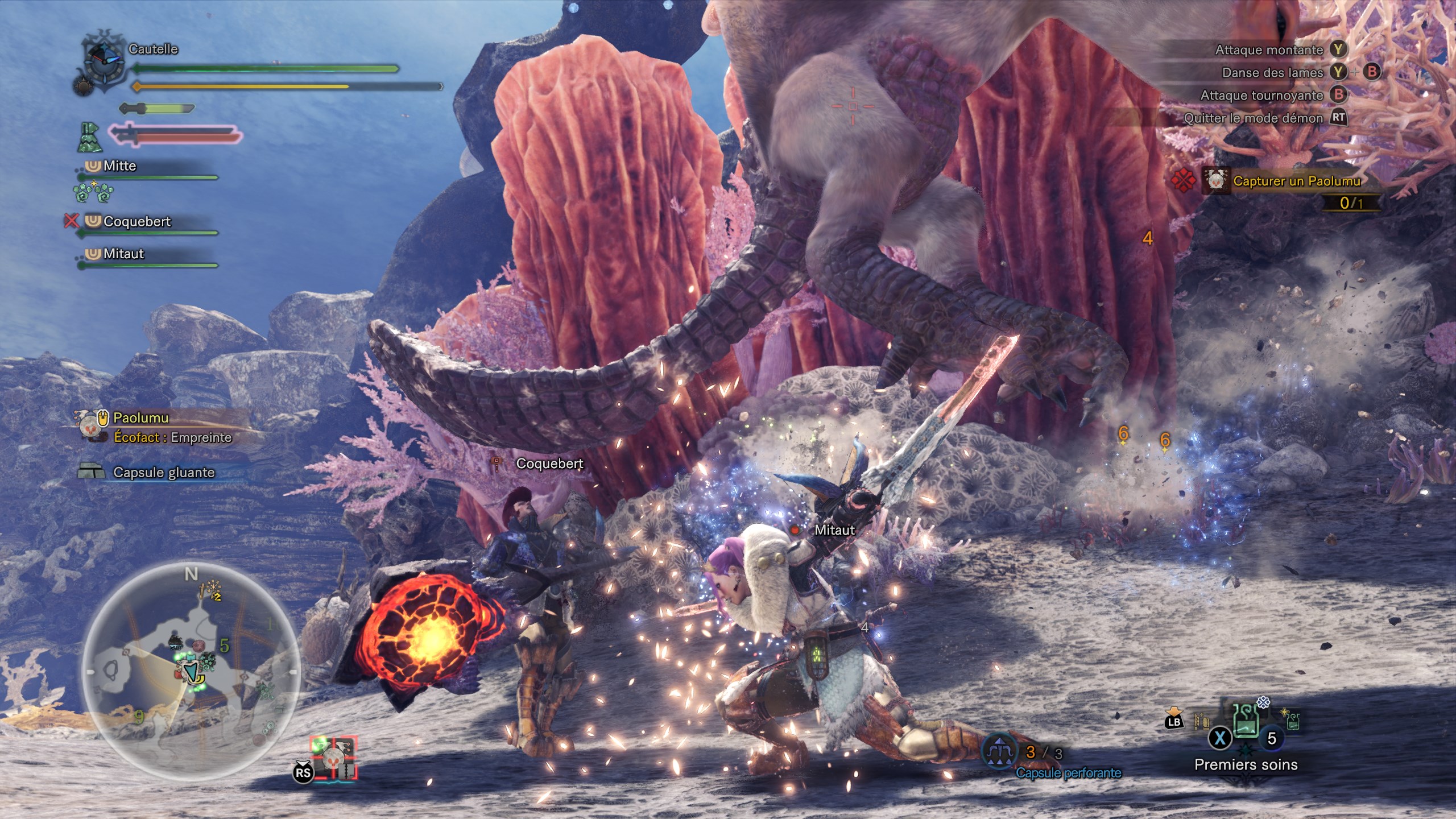Click the green armor buff status icon

click(x=89, y=138)
